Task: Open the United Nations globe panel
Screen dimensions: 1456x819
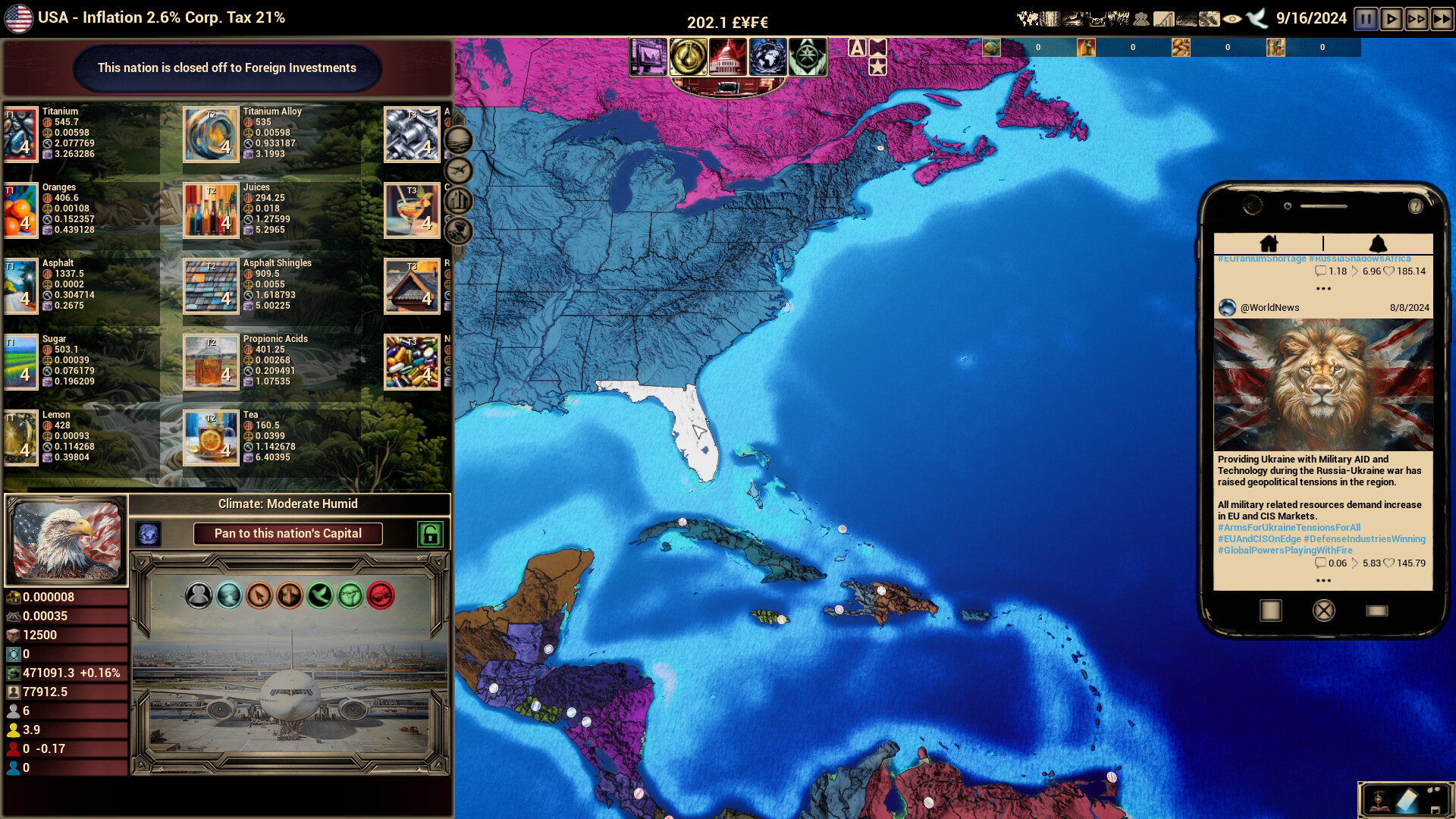Action: pyautogui.click(x=767, y=57)
